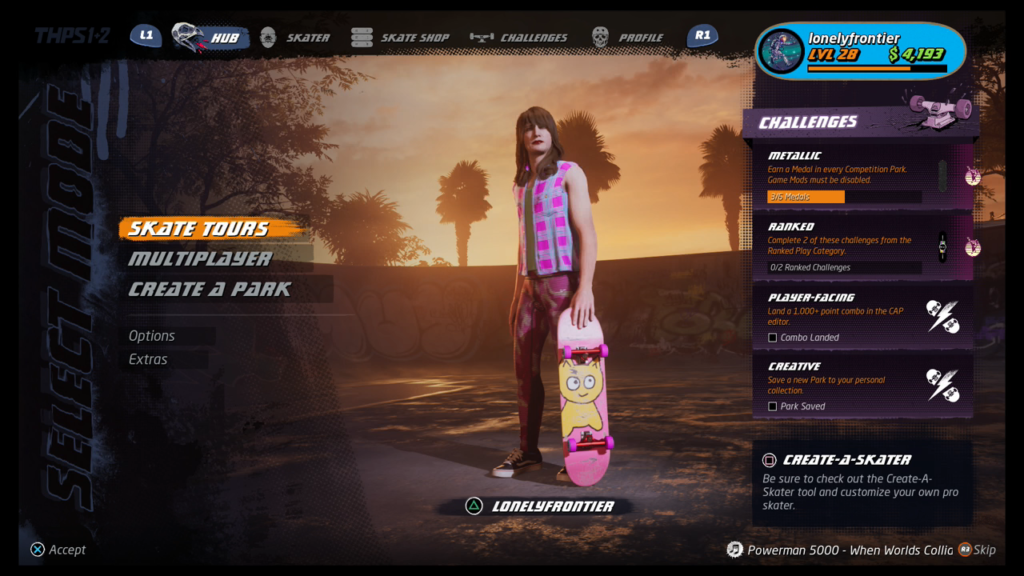The image size is (1024, 576).
Task: Select Skate Tours mode
Action: point(199,229)
